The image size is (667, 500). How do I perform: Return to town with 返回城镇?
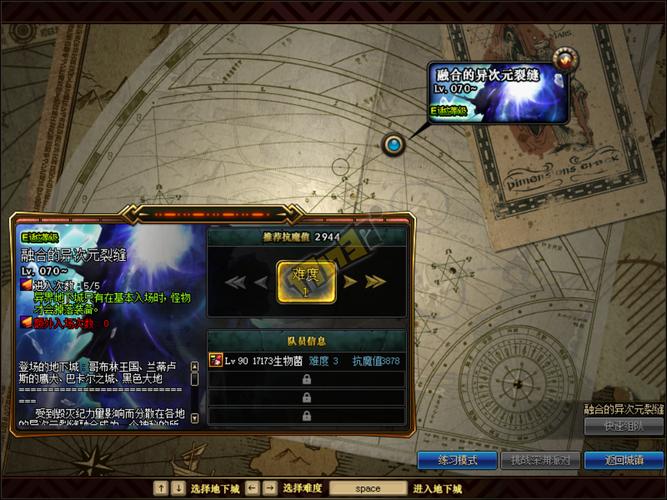click(x=624, y=460)
